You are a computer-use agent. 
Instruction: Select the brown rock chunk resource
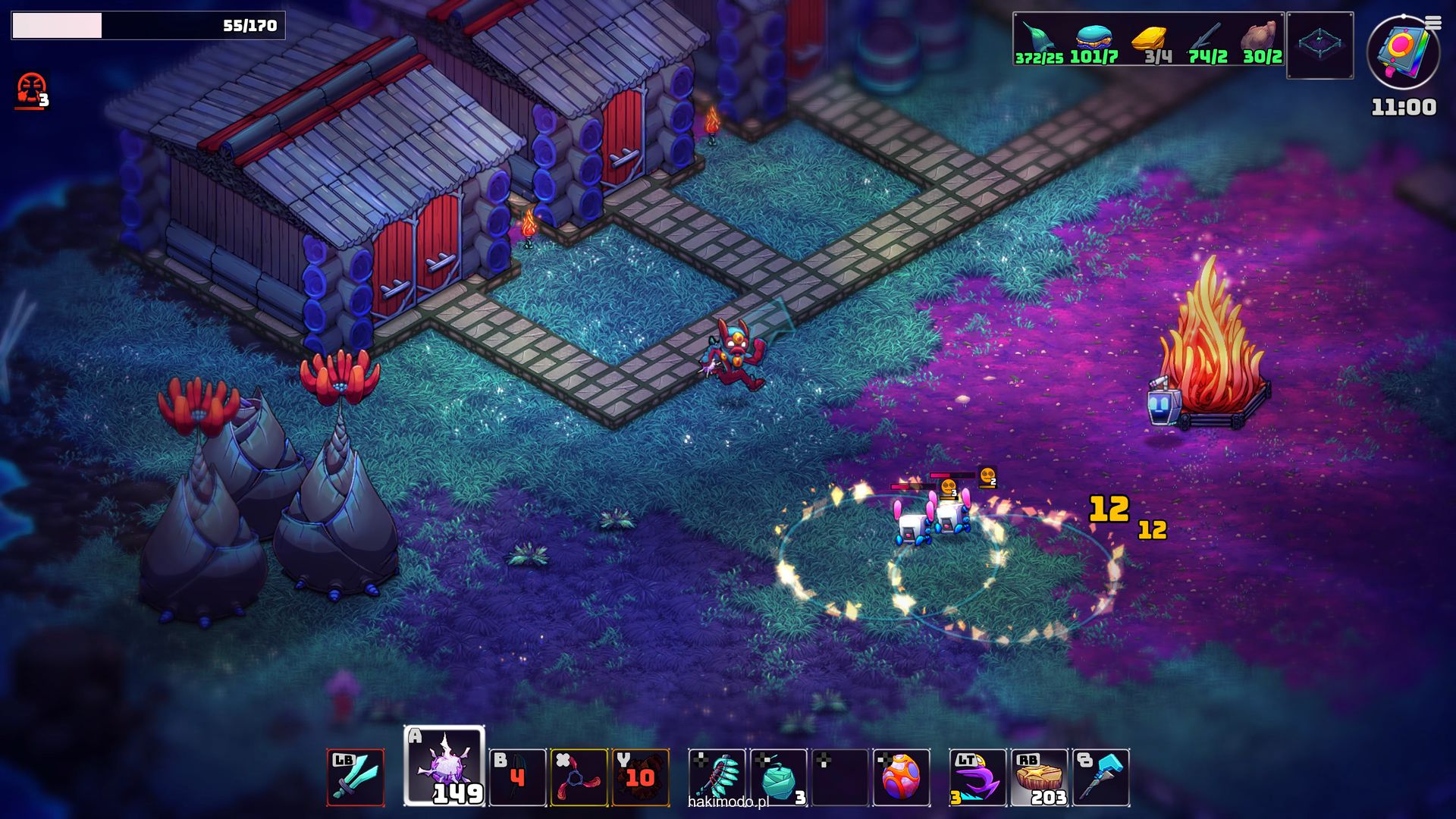[1260, 36]
